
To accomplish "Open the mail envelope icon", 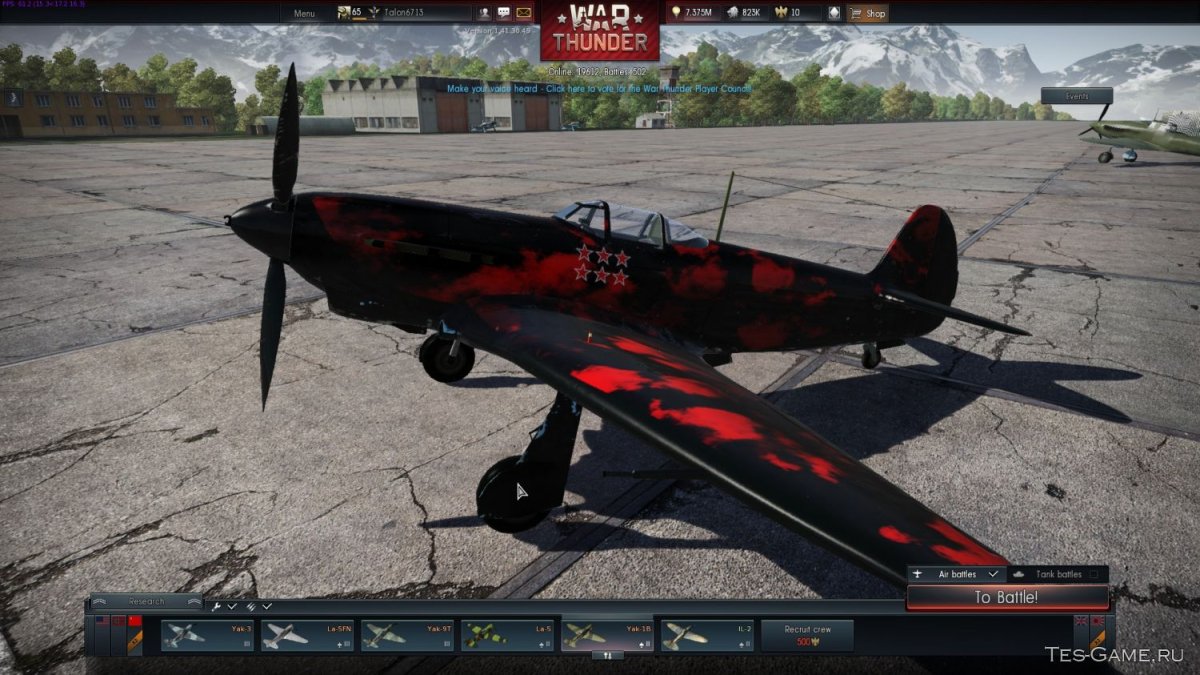I will (x=523, y=13).
